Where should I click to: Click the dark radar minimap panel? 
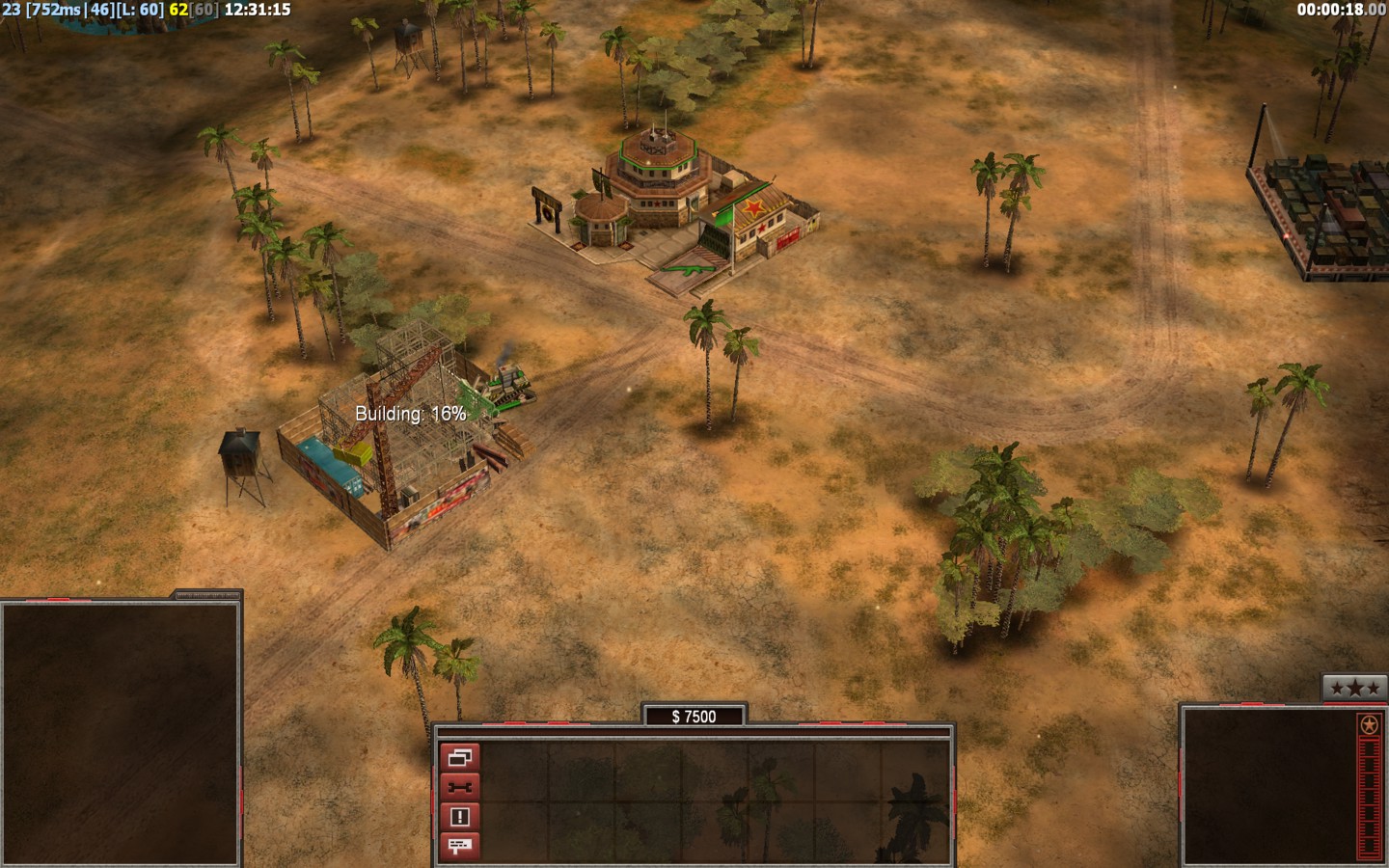[120, 732]
